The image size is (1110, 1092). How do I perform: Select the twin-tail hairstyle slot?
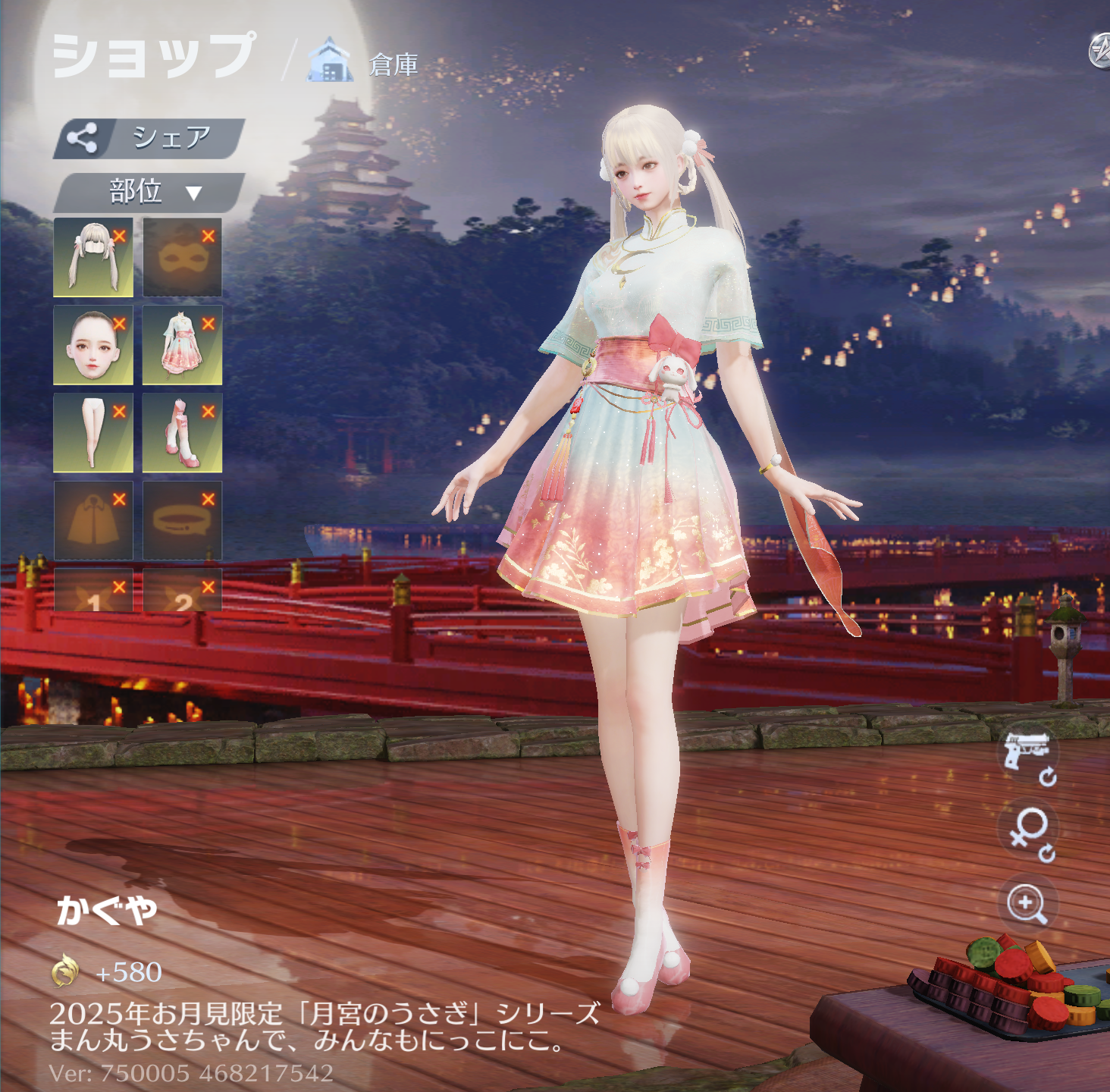pos(92,258)
